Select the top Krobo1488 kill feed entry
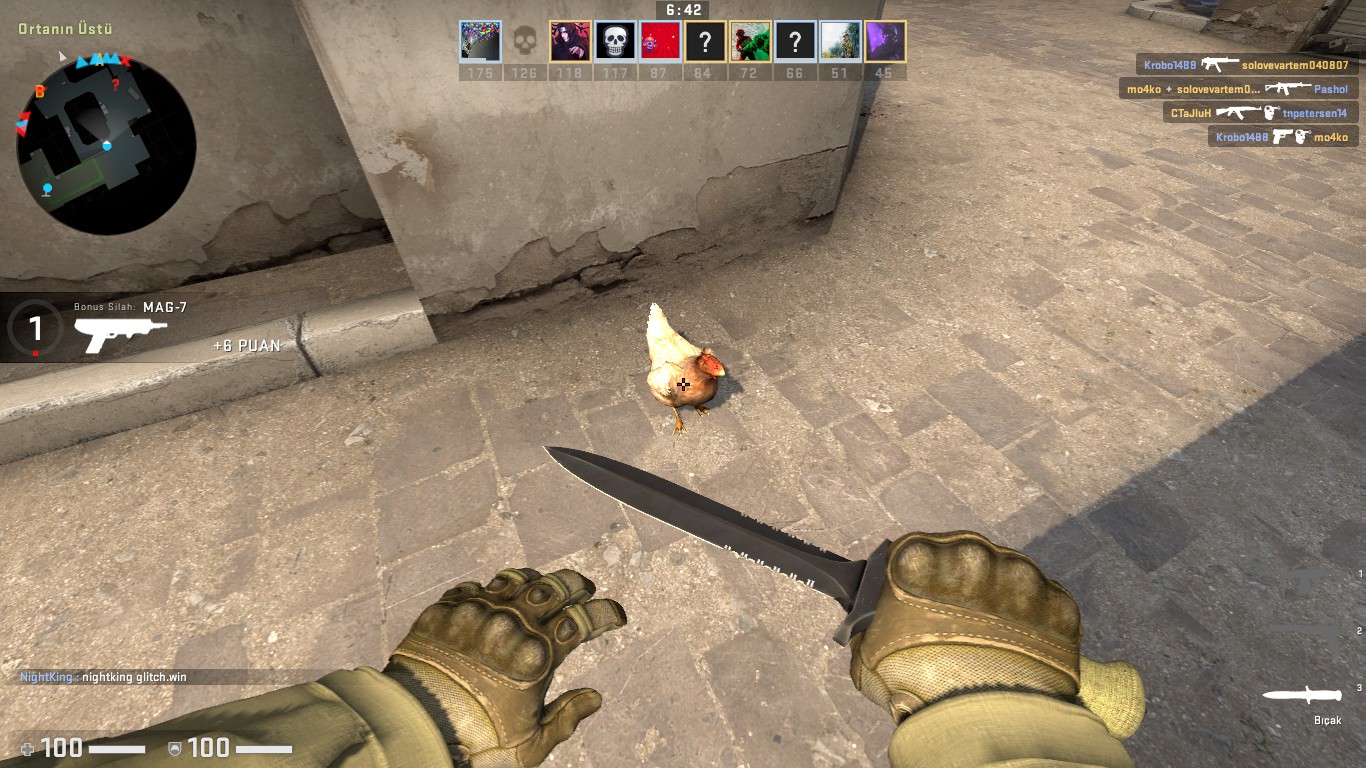This screenshot has width=1366, height=768. pos(1246,65)
